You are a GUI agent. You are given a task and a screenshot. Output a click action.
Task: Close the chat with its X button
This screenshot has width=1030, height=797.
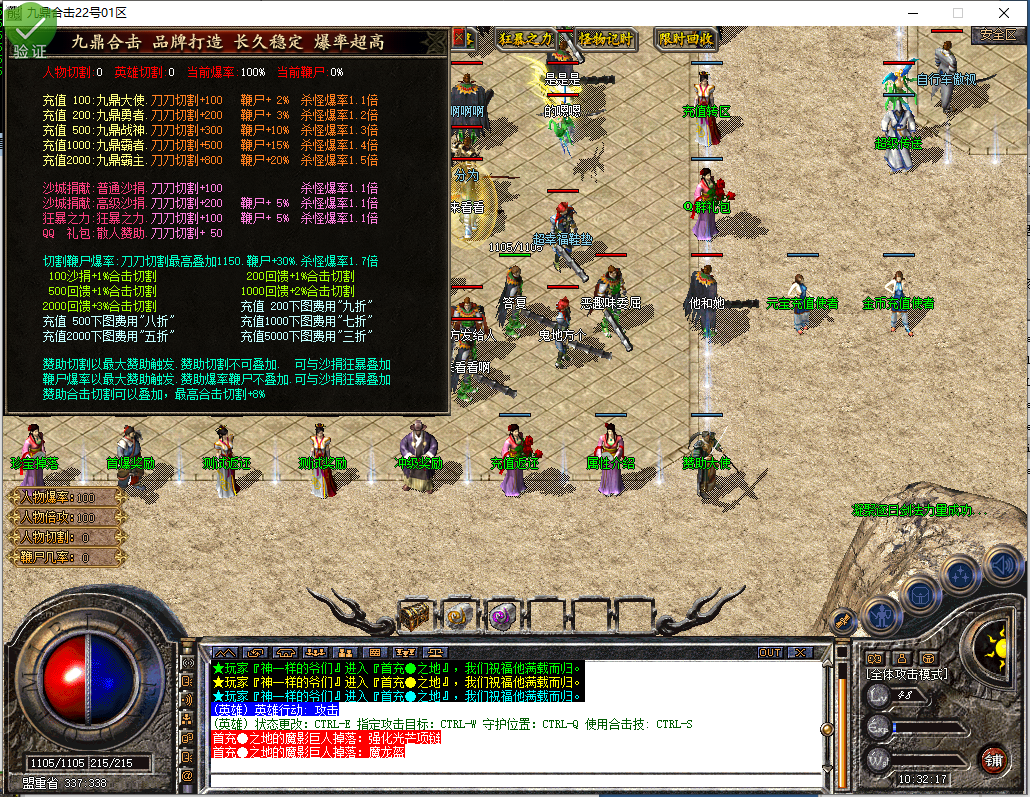(800, 652)
